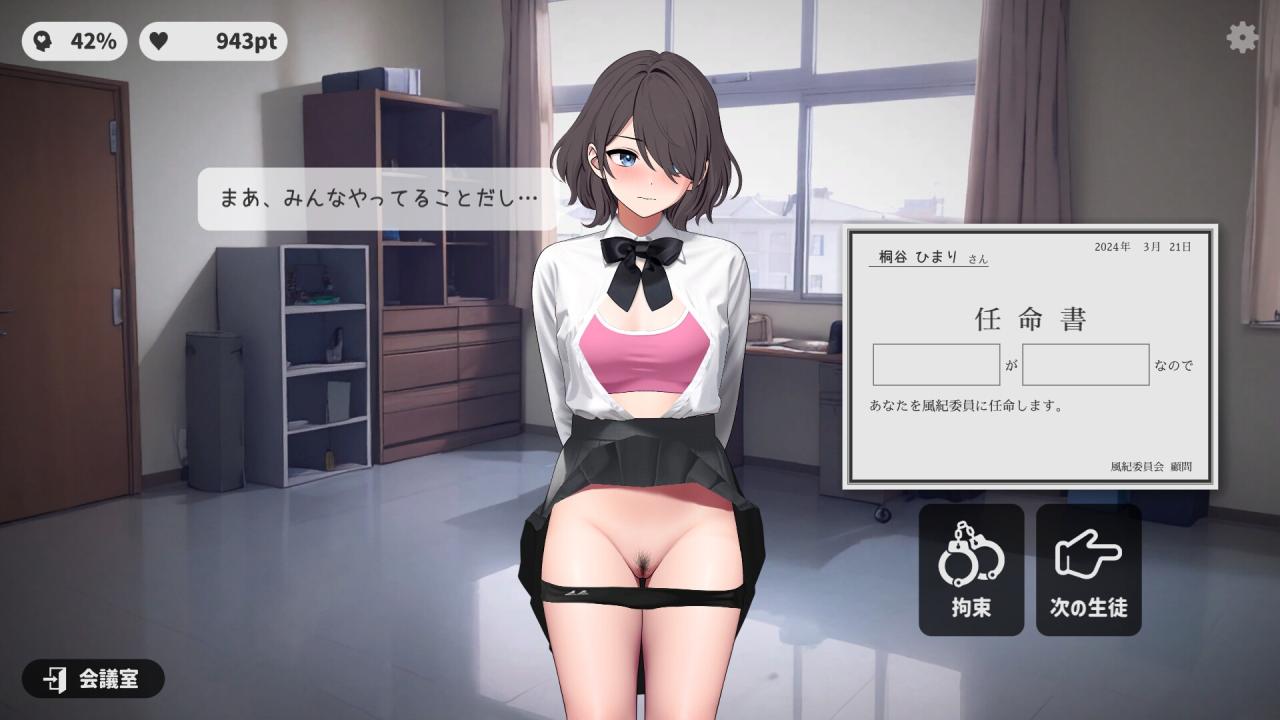1280x720 pixels.
Task: Click the あなたを風紀委員に任命します sentence
Action: pos(965,404)
